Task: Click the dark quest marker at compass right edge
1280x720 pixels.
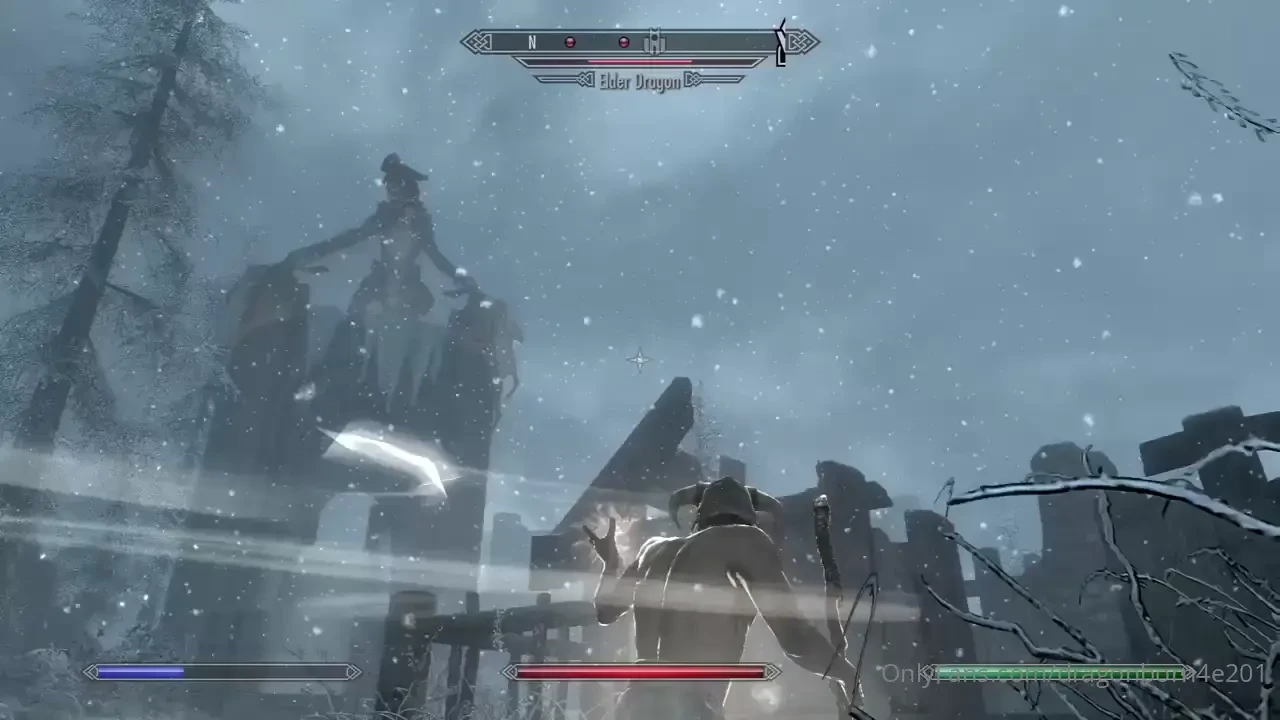Action: point(781,44)
